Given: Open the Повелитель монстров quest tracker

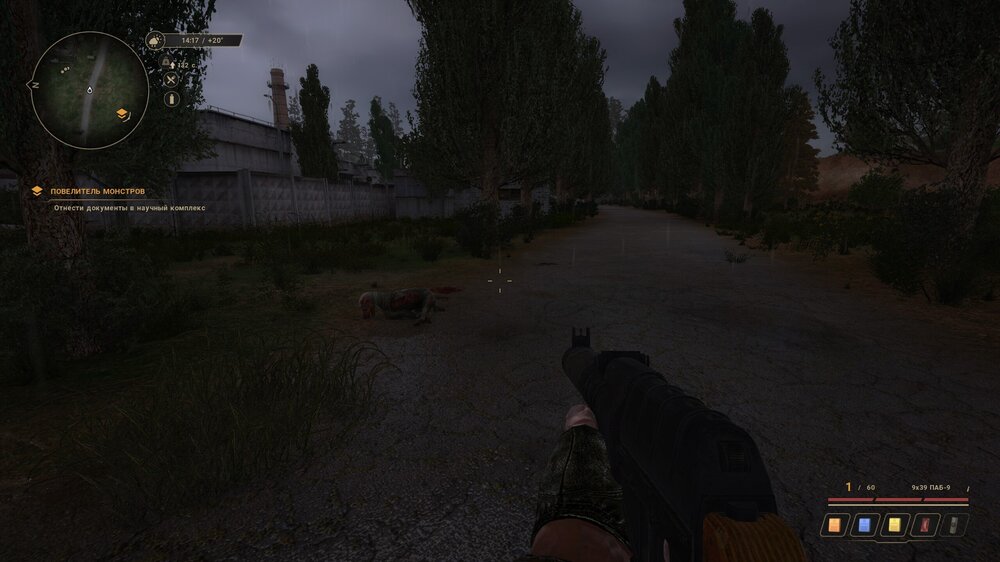Looking at the screenshot, I should point(98,190).
